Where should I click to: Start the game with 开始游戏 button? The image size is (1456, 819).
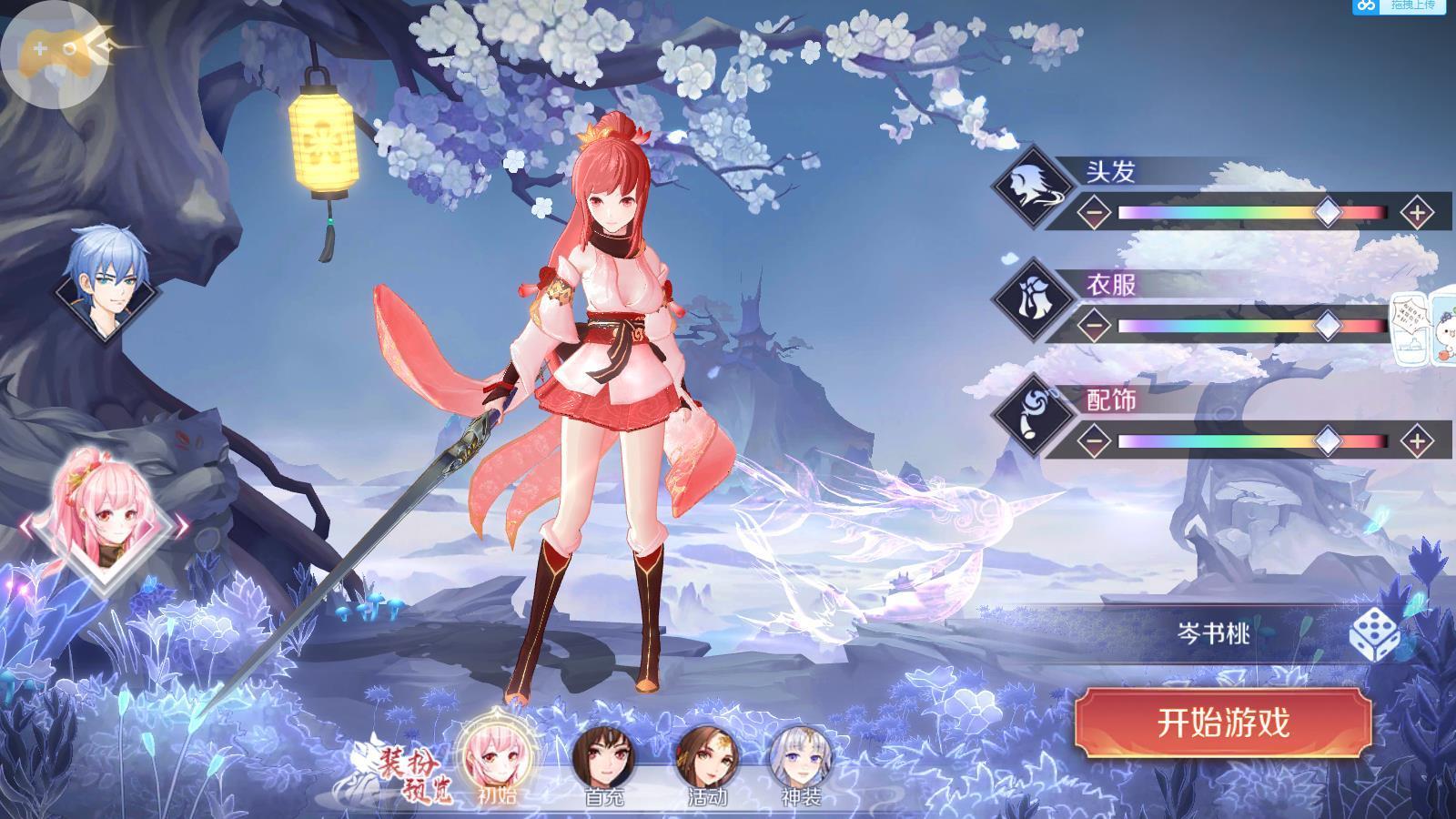click(x=1223, y=723)
